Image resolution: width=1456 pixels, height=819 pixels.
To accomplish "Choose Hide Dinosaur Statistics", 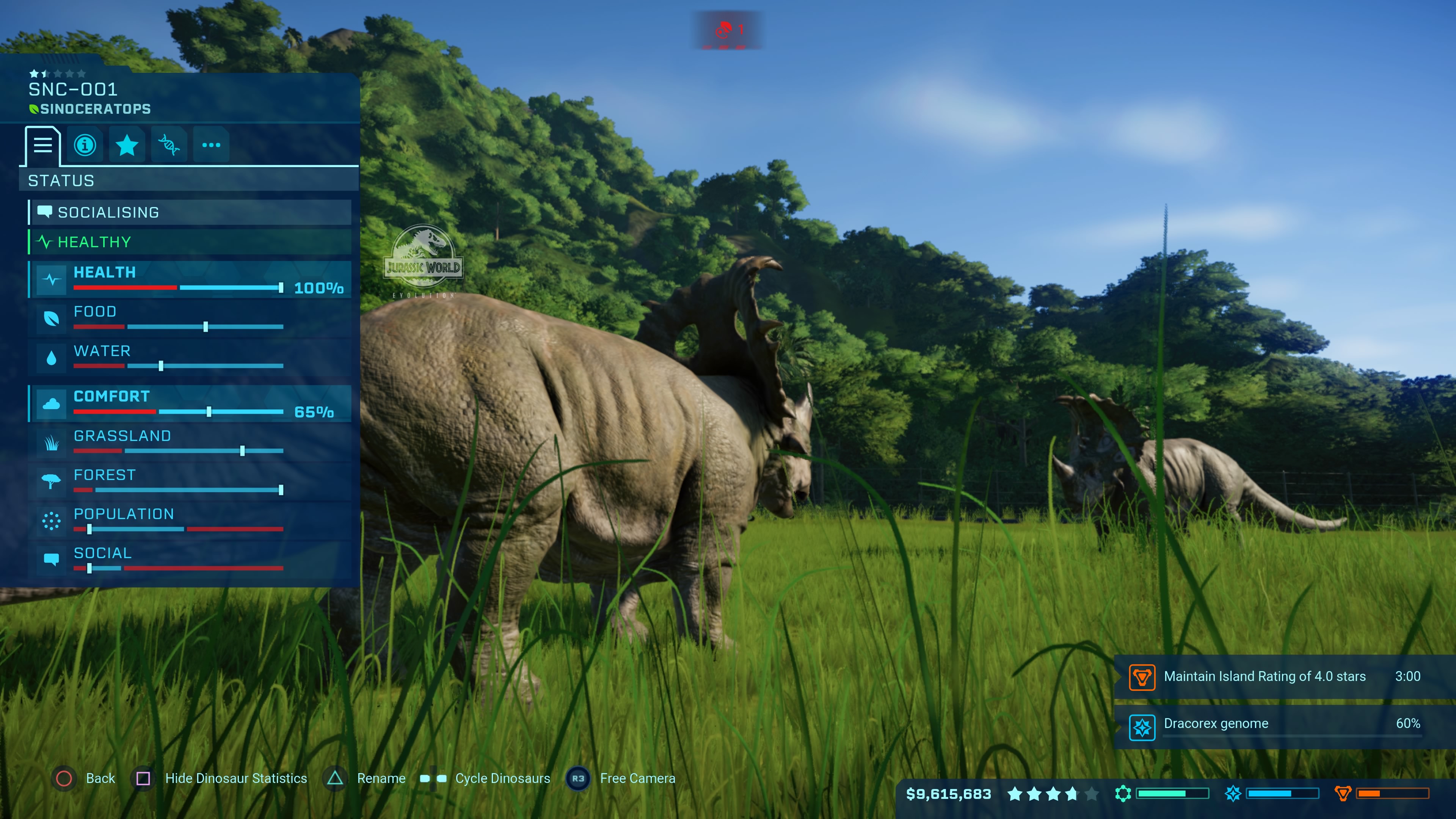I will 221,778.
